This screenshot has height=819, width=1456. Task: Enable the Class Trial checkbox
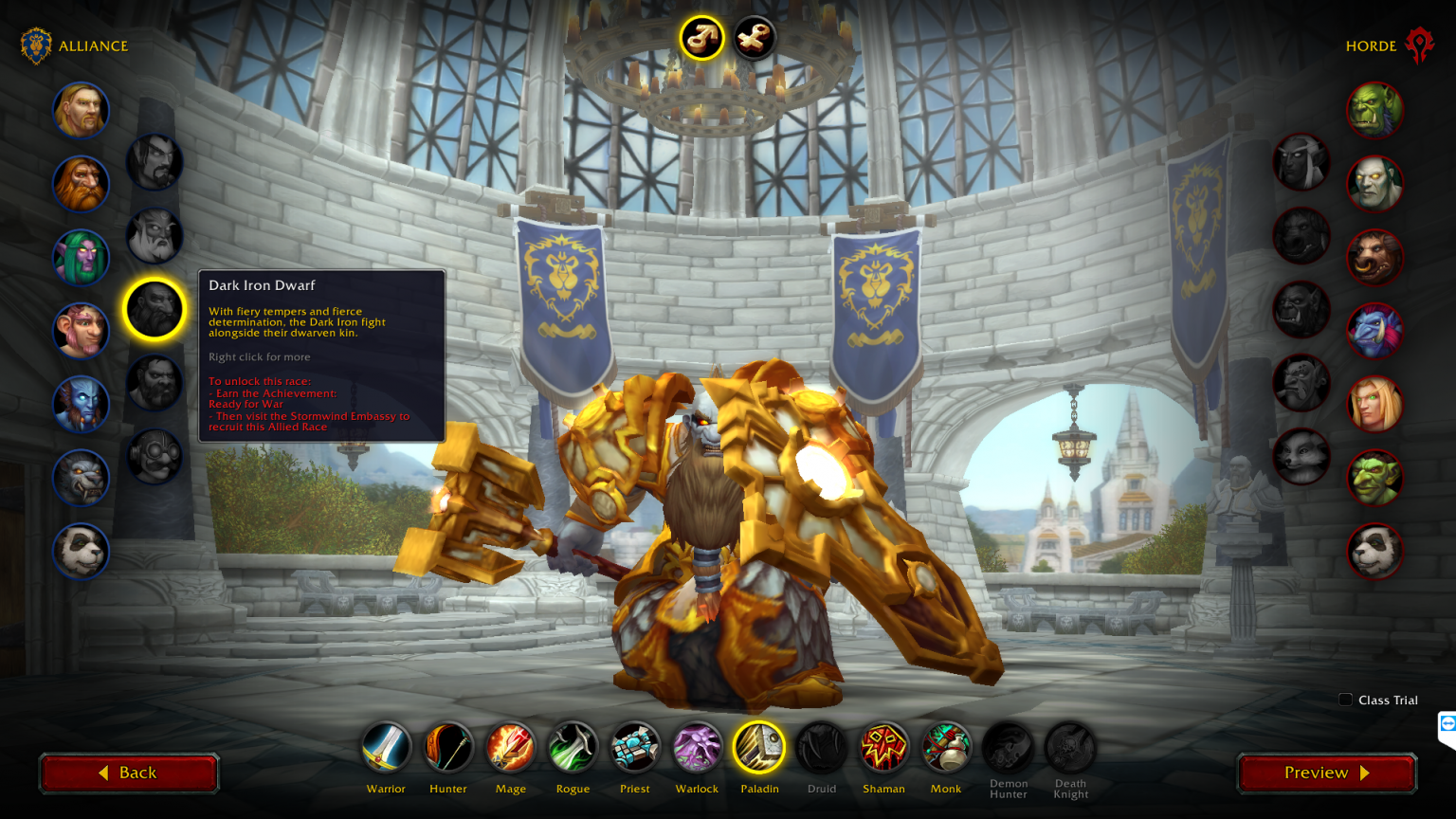(x=1345, y=700)
